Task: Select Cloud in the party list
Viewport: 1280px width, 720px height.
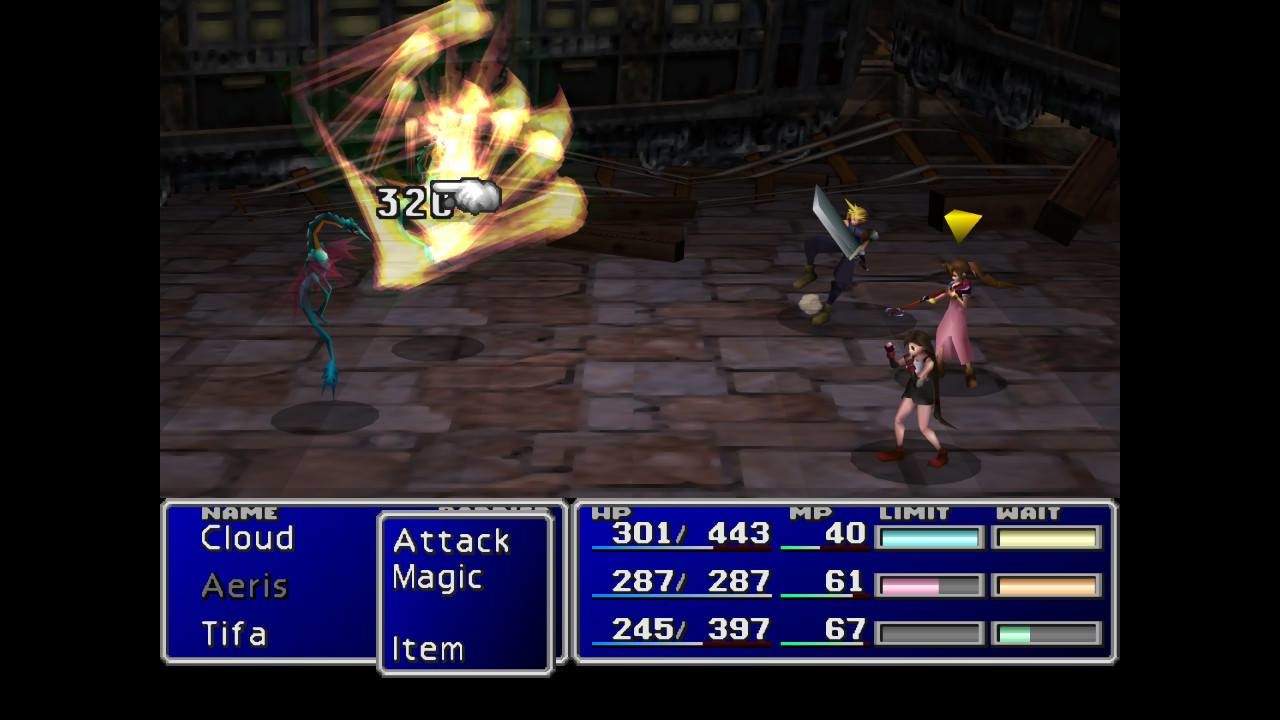Action: point(247,538)
